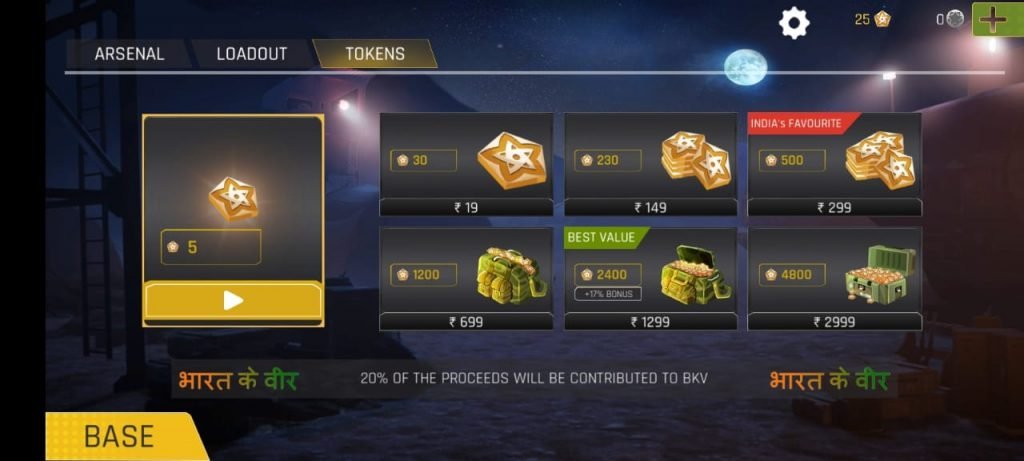1024x461 pixels.
Task: Open the Loadout tab
Action: (x=251, y=54)
